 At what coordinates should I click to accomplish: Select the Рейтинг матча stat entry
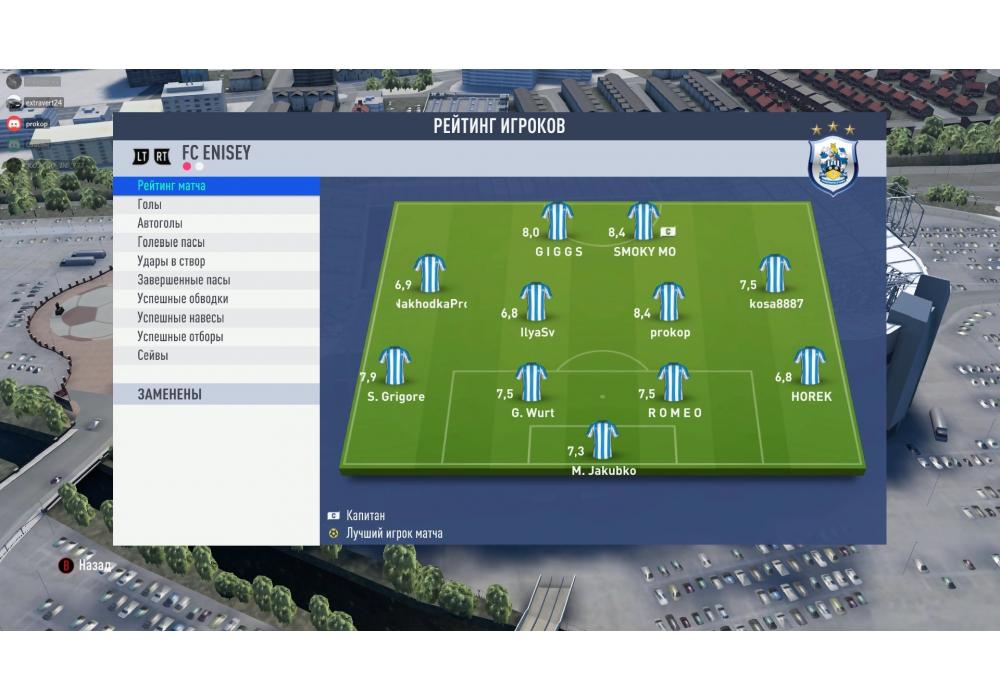click(216, 186)
